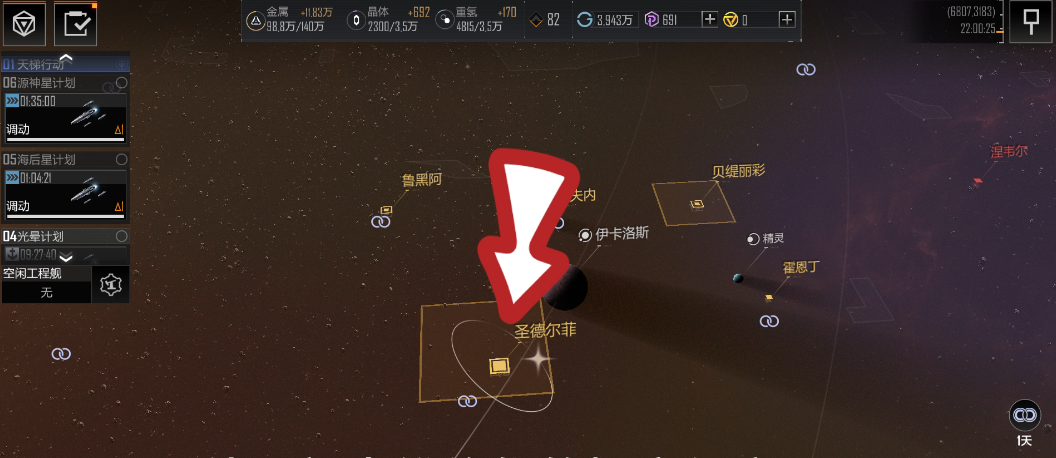Collapse the plan list with the up chevron
The height and width of the screenshot is (458, 1056).
coord(66,58)
